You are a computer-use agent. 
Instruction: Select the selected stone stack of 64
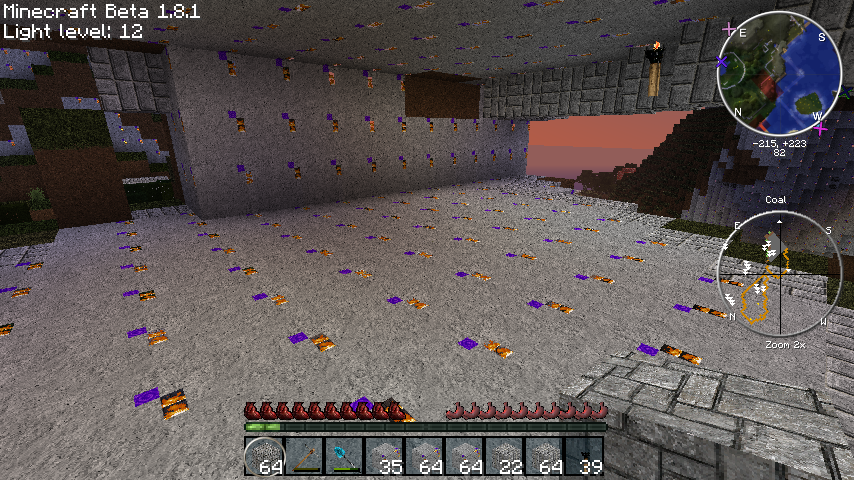tap(264, 455)
